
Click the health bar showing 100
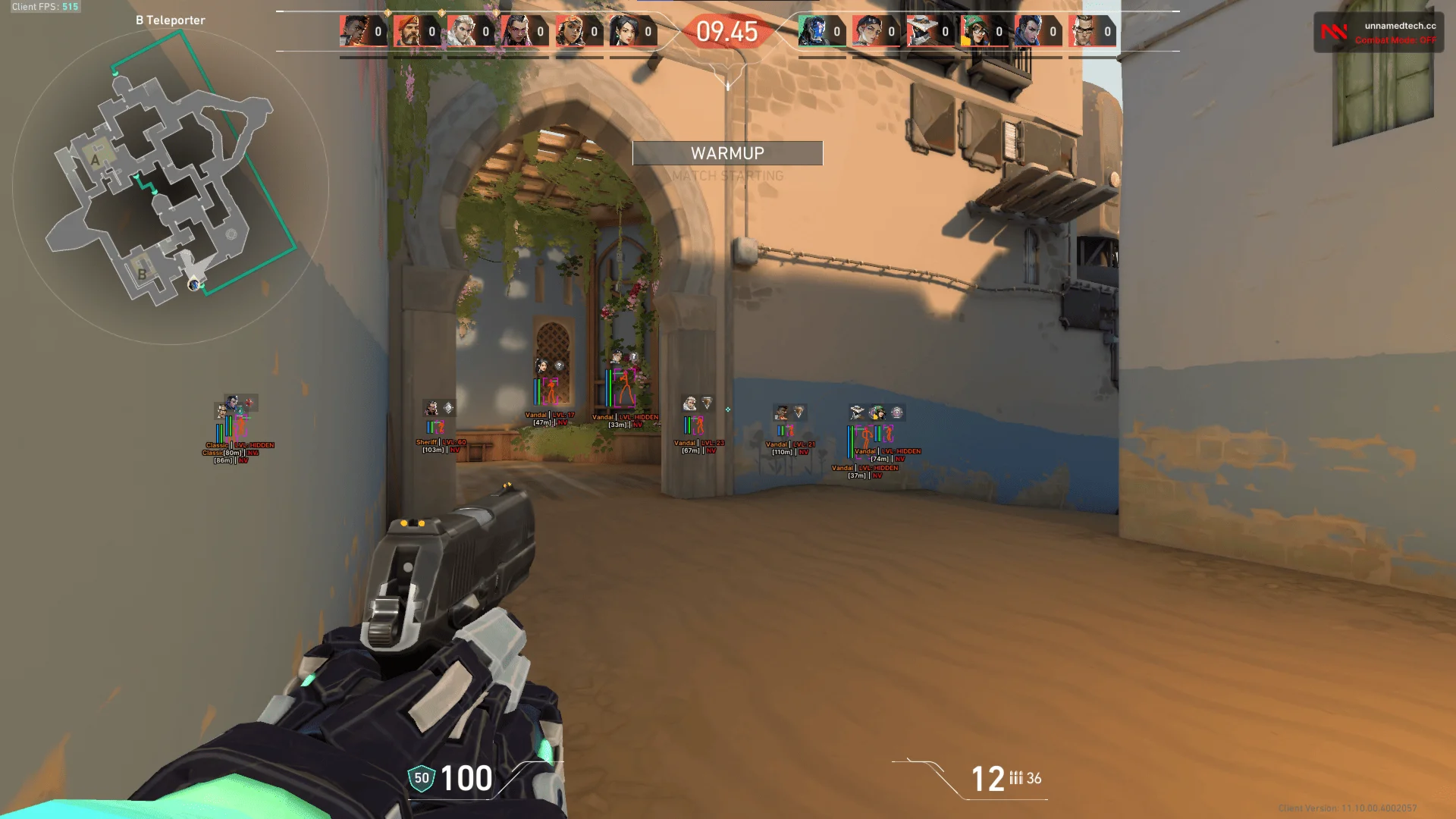tap(466, 777)
